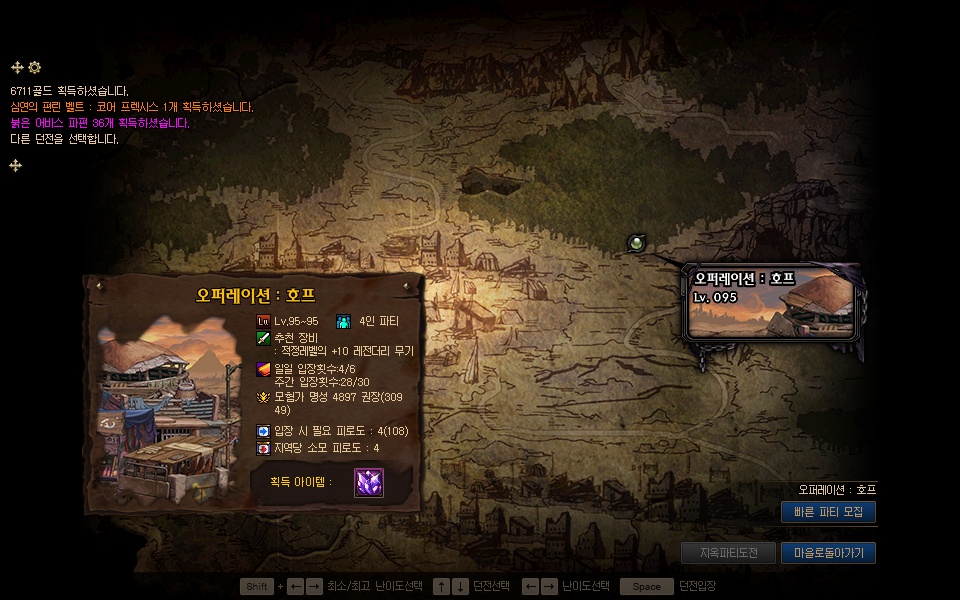960x600 pixels.
Task: Open chat settings via the gear icon
Action: (35, 67)
